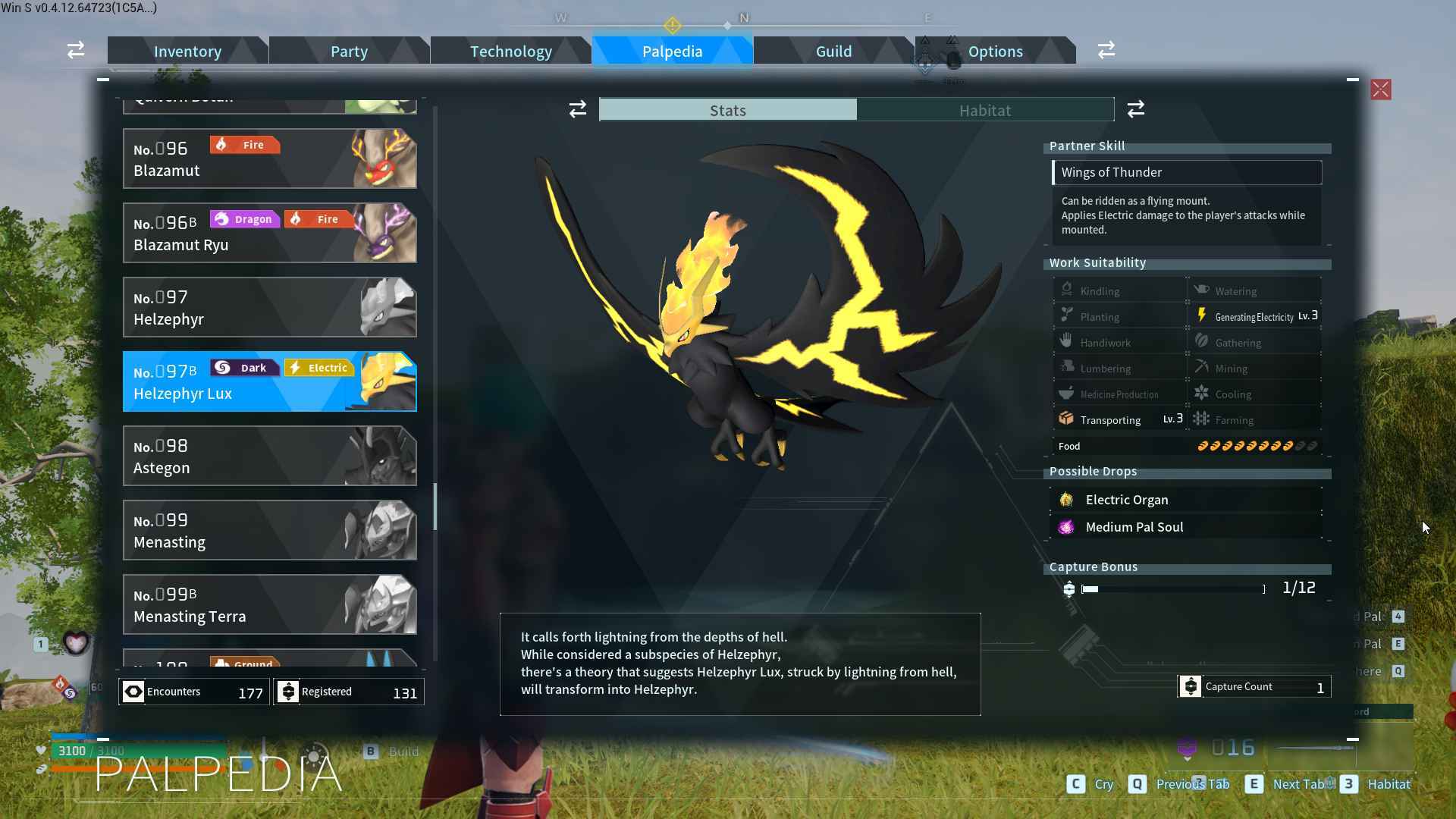This screenshot has width=1456, height=819.
Task: Click the Encounters counter icon
Action: 133,691
